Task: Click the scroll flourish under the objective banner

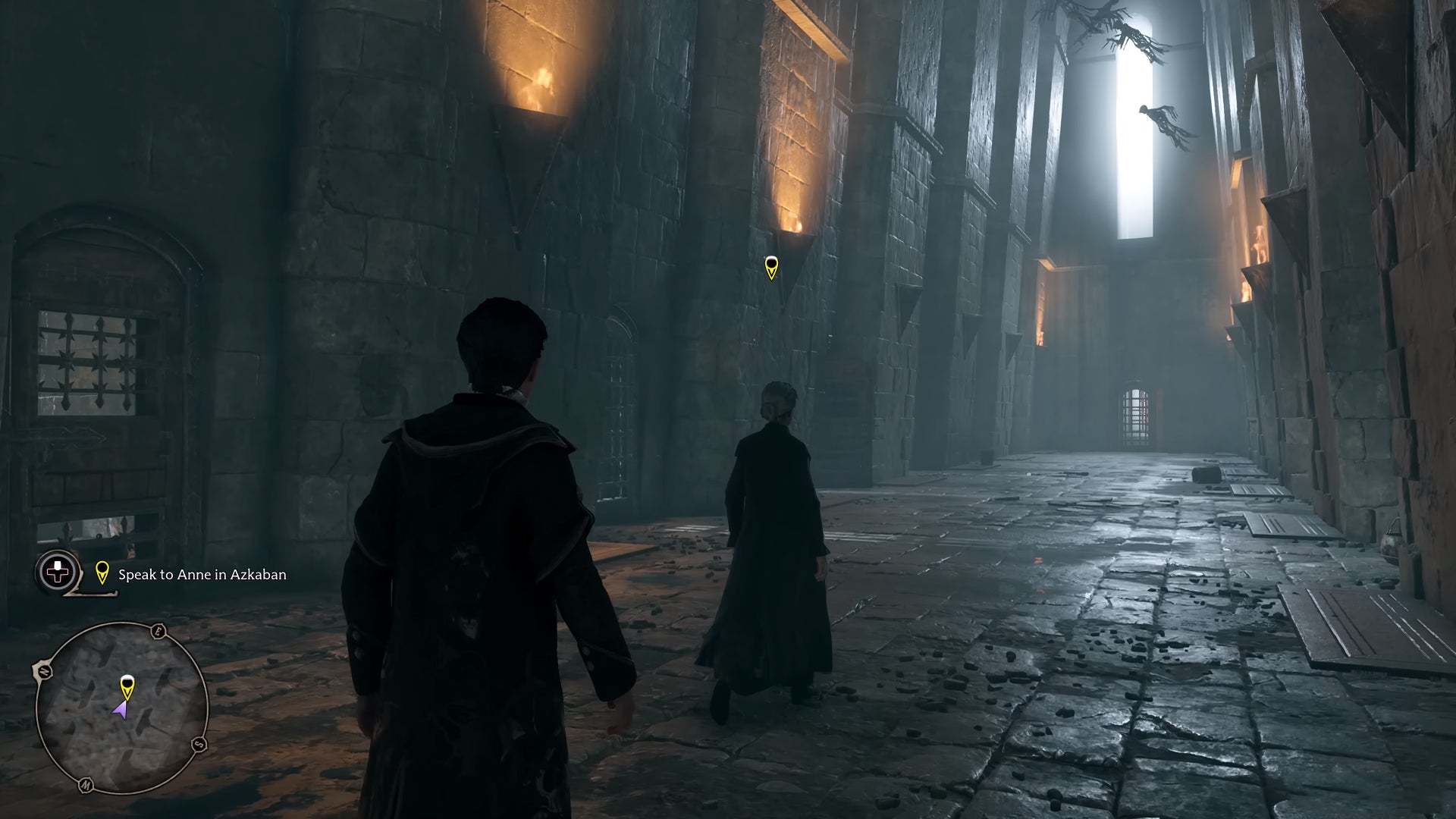Action: [89, 592]
